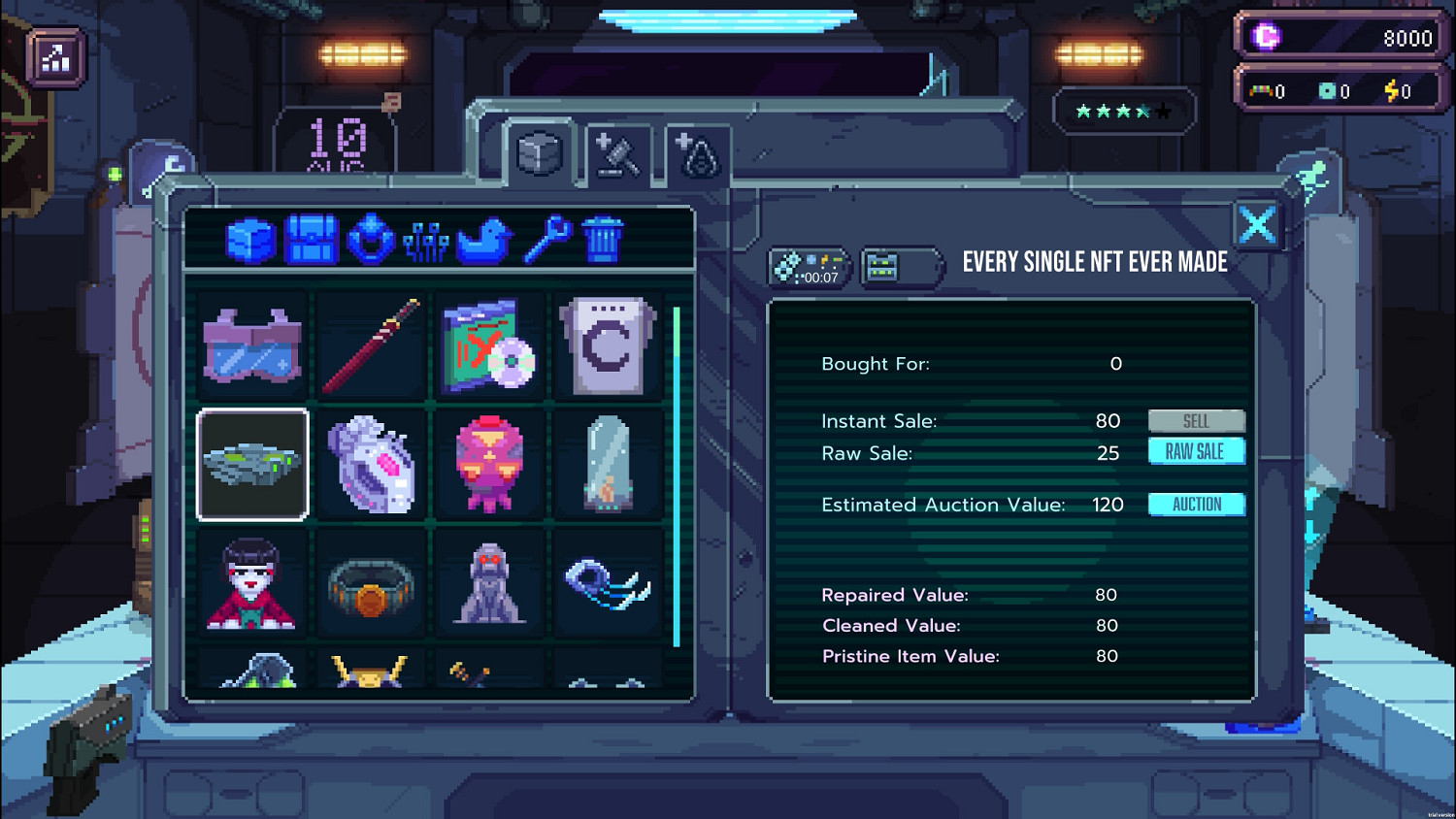Open the stats chart icon top-left

pos(55,55)
